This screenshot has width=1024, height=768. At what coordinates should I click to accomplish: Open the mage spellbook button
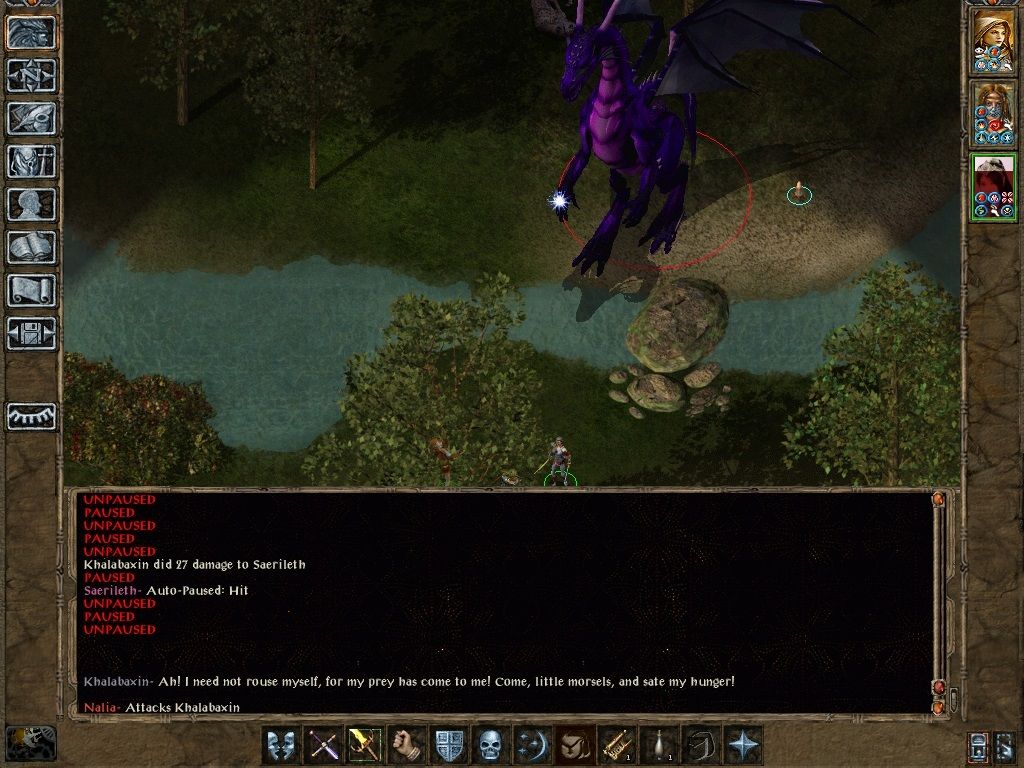32,247
